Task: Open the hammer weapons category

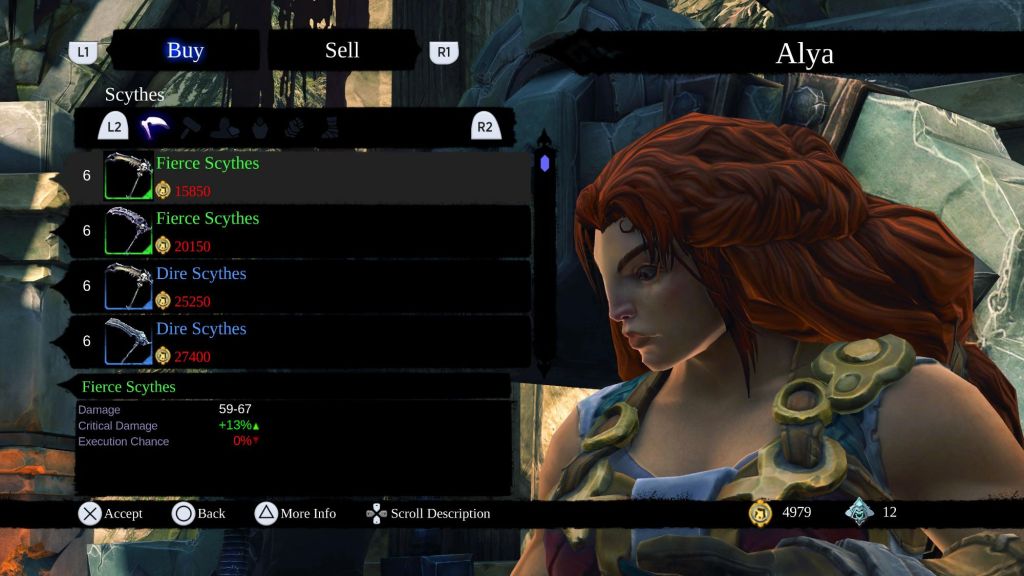Action: click(x=190, y=127)
